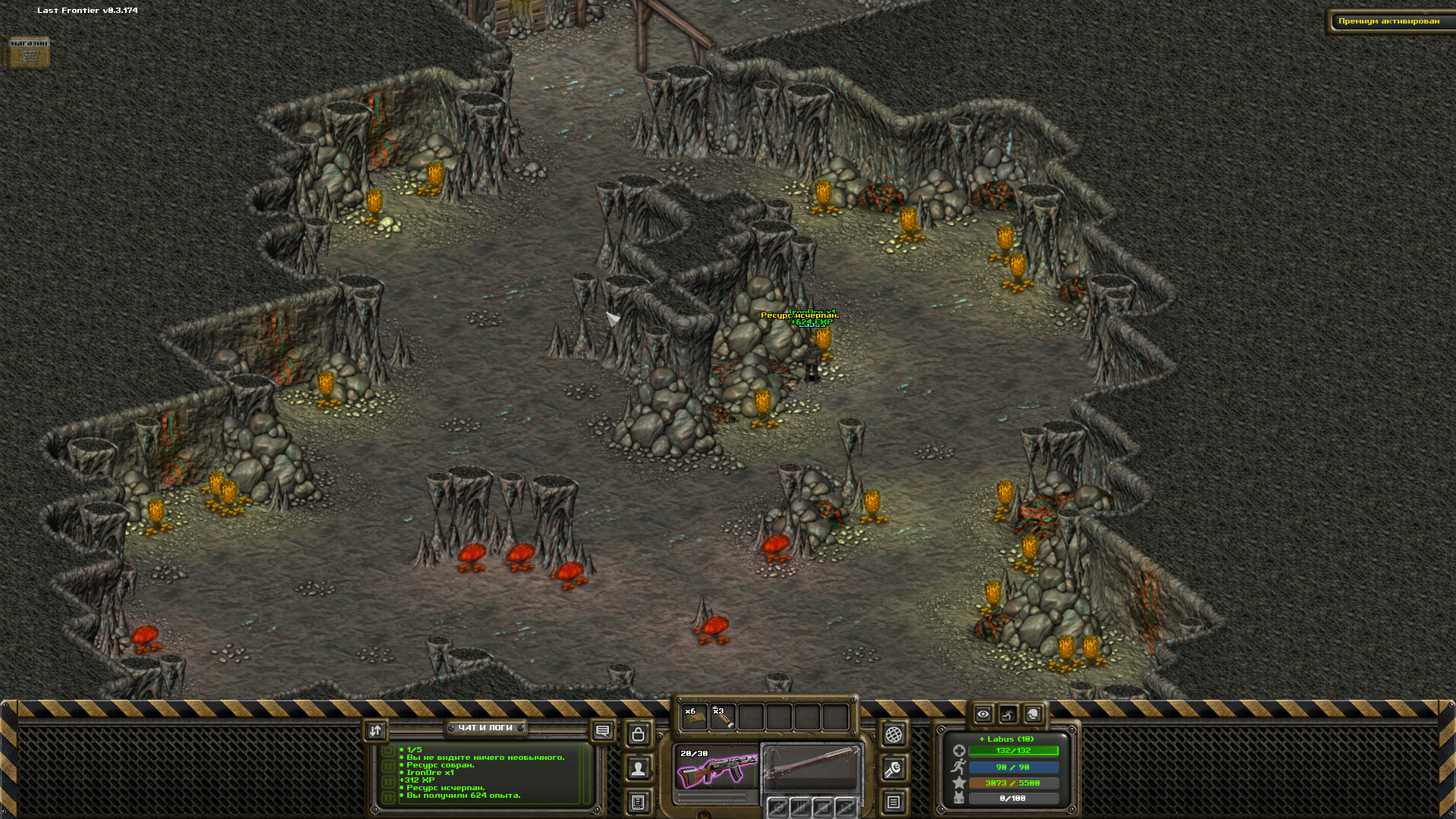Click the helmet head icon button
This screenshot has height=819, width=1456.
click(1033, 714)
